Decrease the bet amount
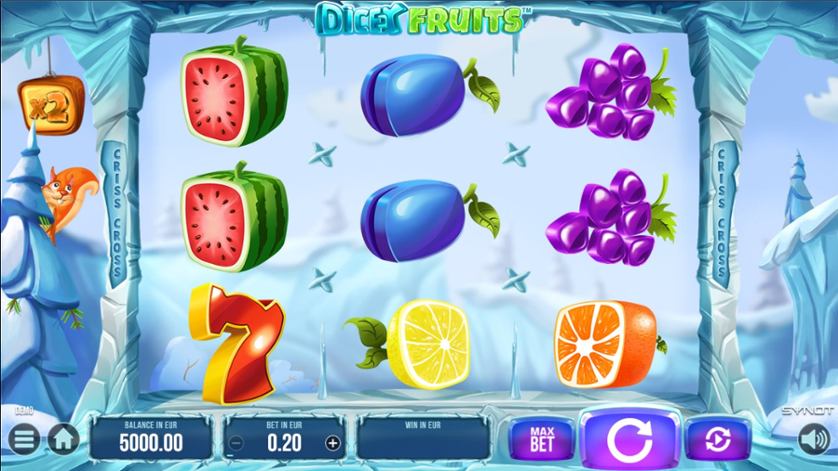Viewport: 838px width, 471px height. [x=236, y=442]
